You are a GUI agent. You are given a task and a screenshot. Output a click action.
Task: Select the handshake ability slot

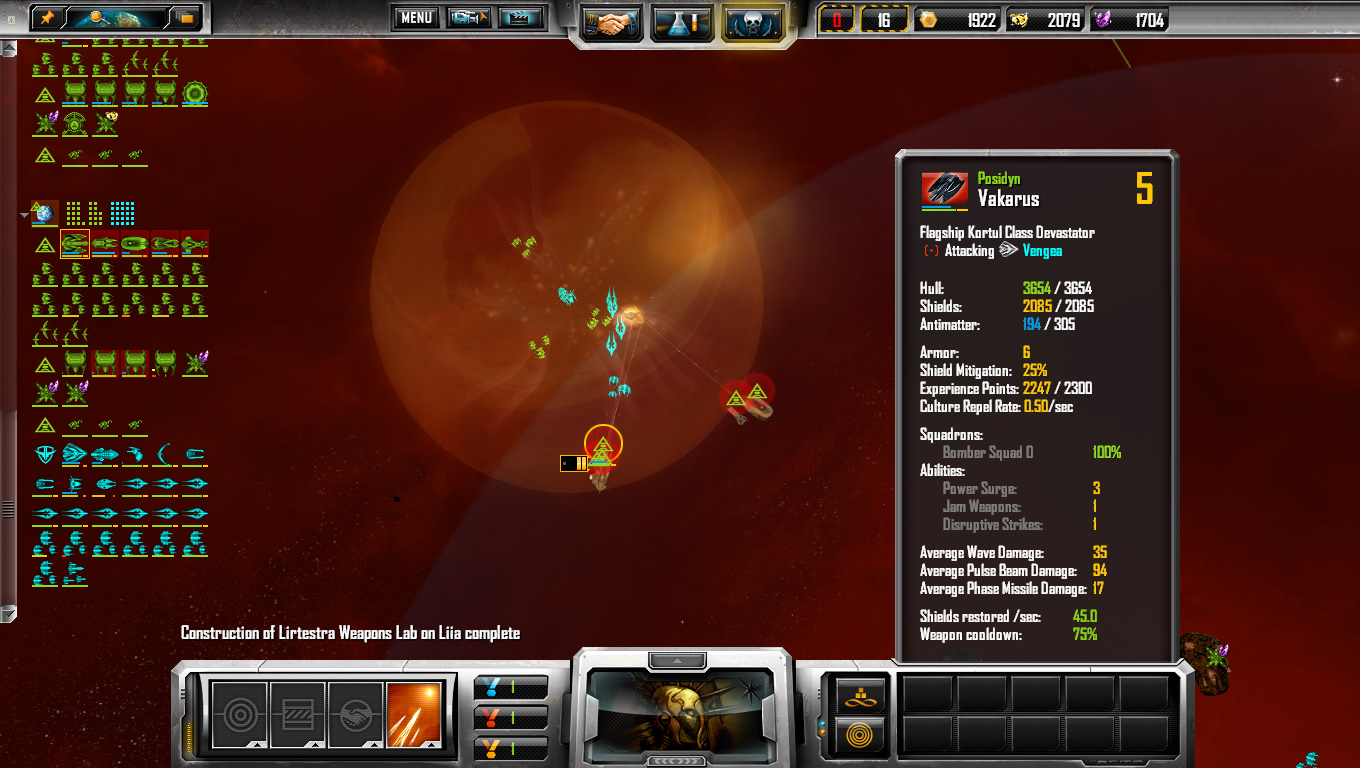355,714
